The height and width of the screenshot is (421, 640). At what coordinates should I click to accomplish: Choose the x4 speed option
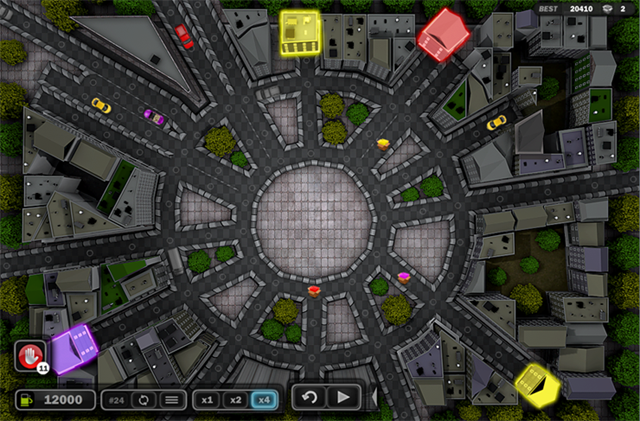tap(265, 399)
